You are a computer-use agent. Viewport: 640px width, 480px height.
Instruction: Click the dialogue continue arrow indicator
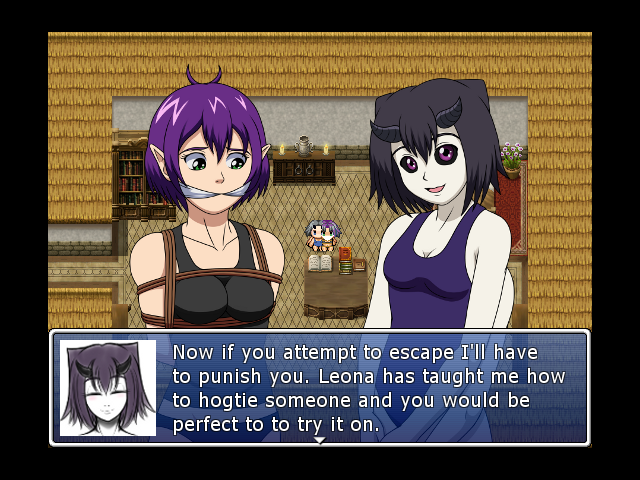click(319, 440)
